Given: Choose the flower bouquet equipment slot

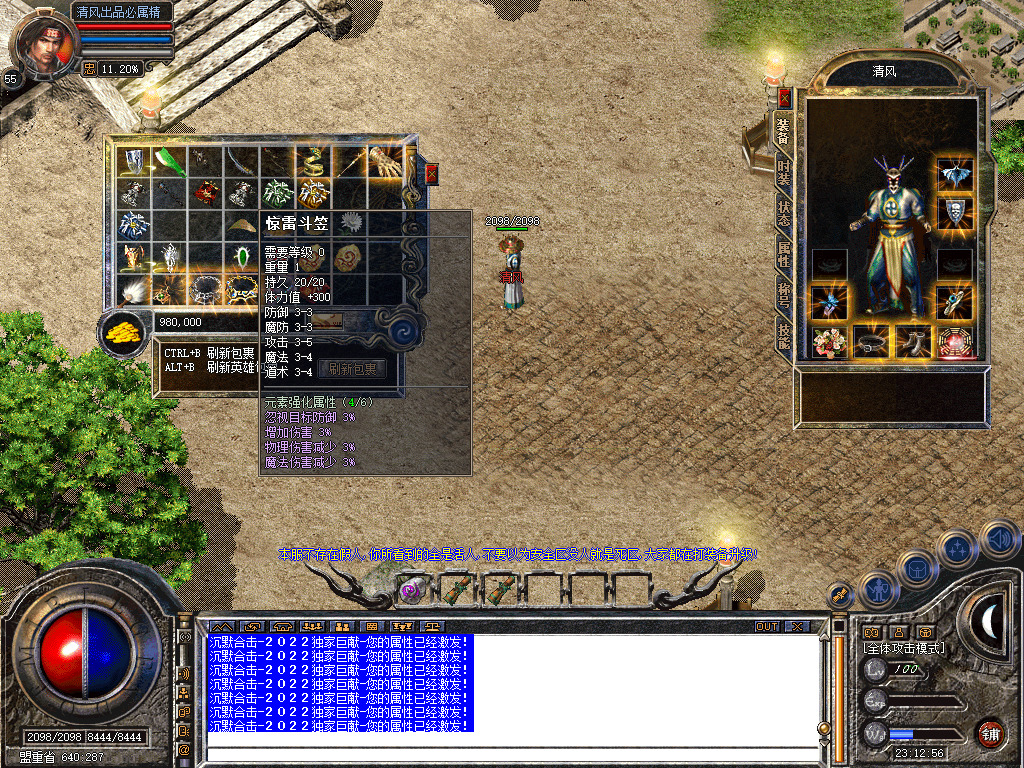Looking at the screenshot, I should [x=829, y=342].
